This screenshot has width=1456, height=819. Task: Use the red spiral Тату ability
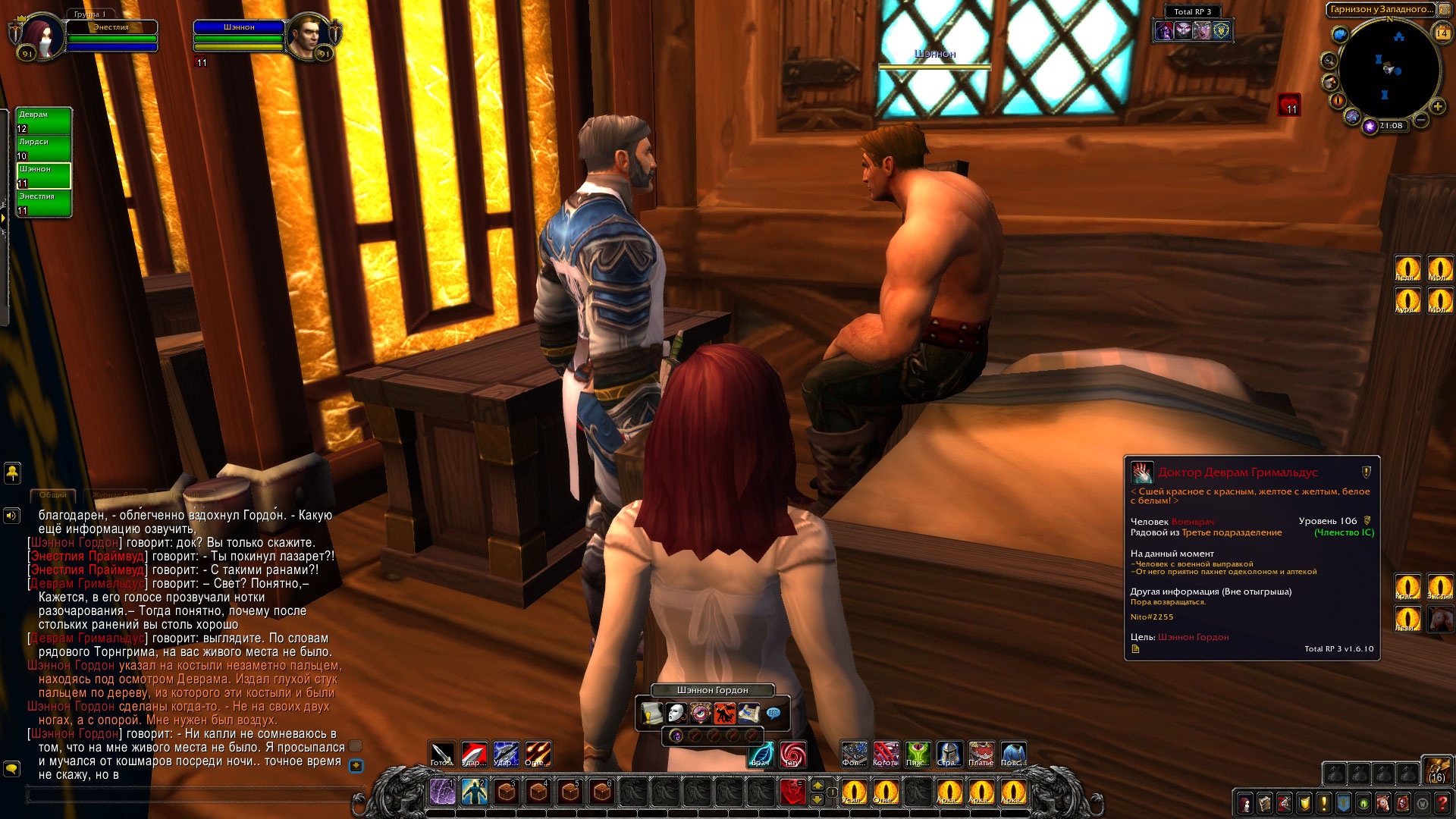(x=792, y=754)
